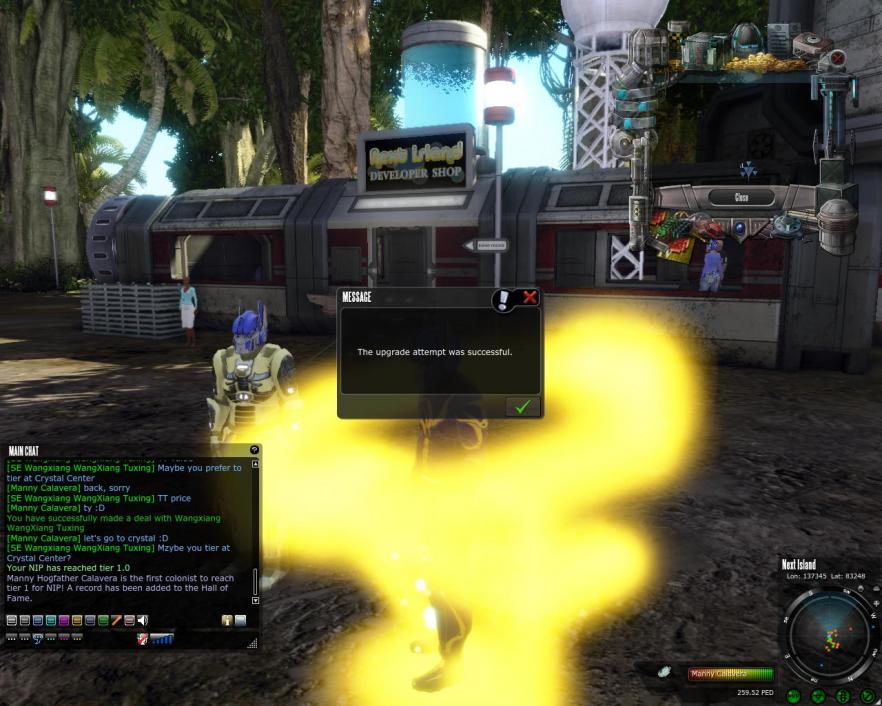This screenshot has width=882, height=706.
Task: Click the last green button under radar
Action: (x=867, y=695)
